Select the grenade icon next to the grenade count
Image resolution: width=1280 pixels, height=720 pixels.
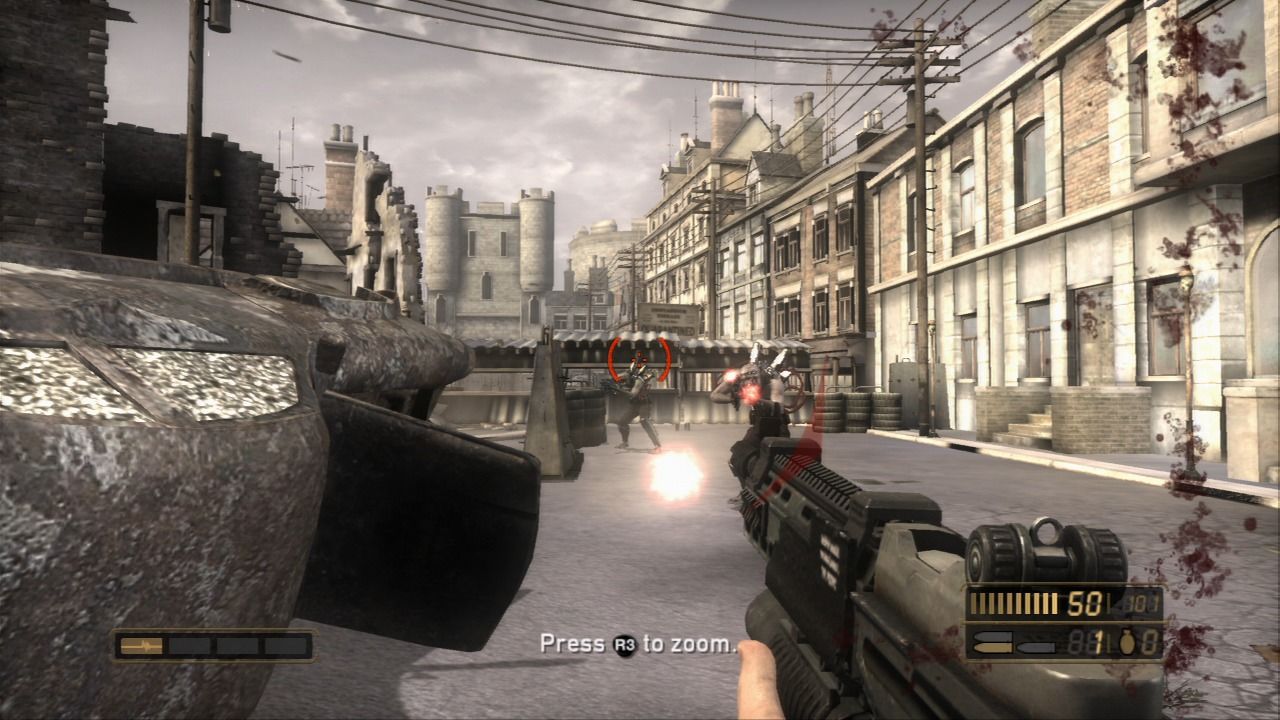[x=1128, y=643]
